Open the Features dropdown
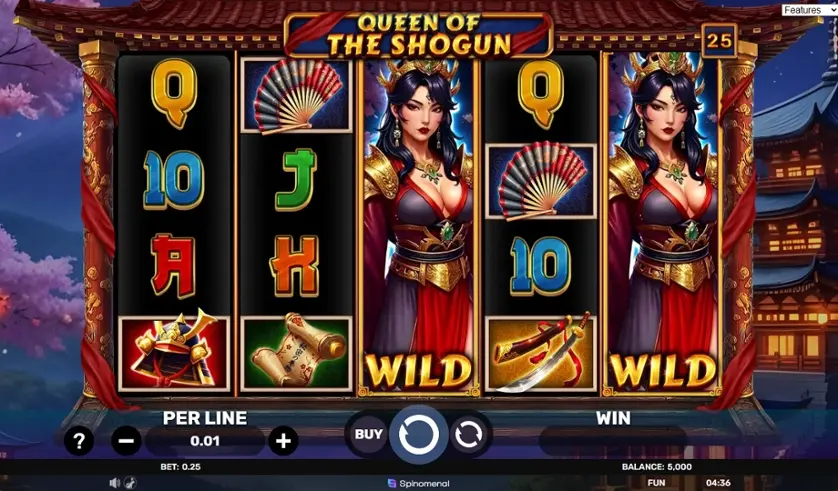 pyautogui.click(x=808, y=10)
